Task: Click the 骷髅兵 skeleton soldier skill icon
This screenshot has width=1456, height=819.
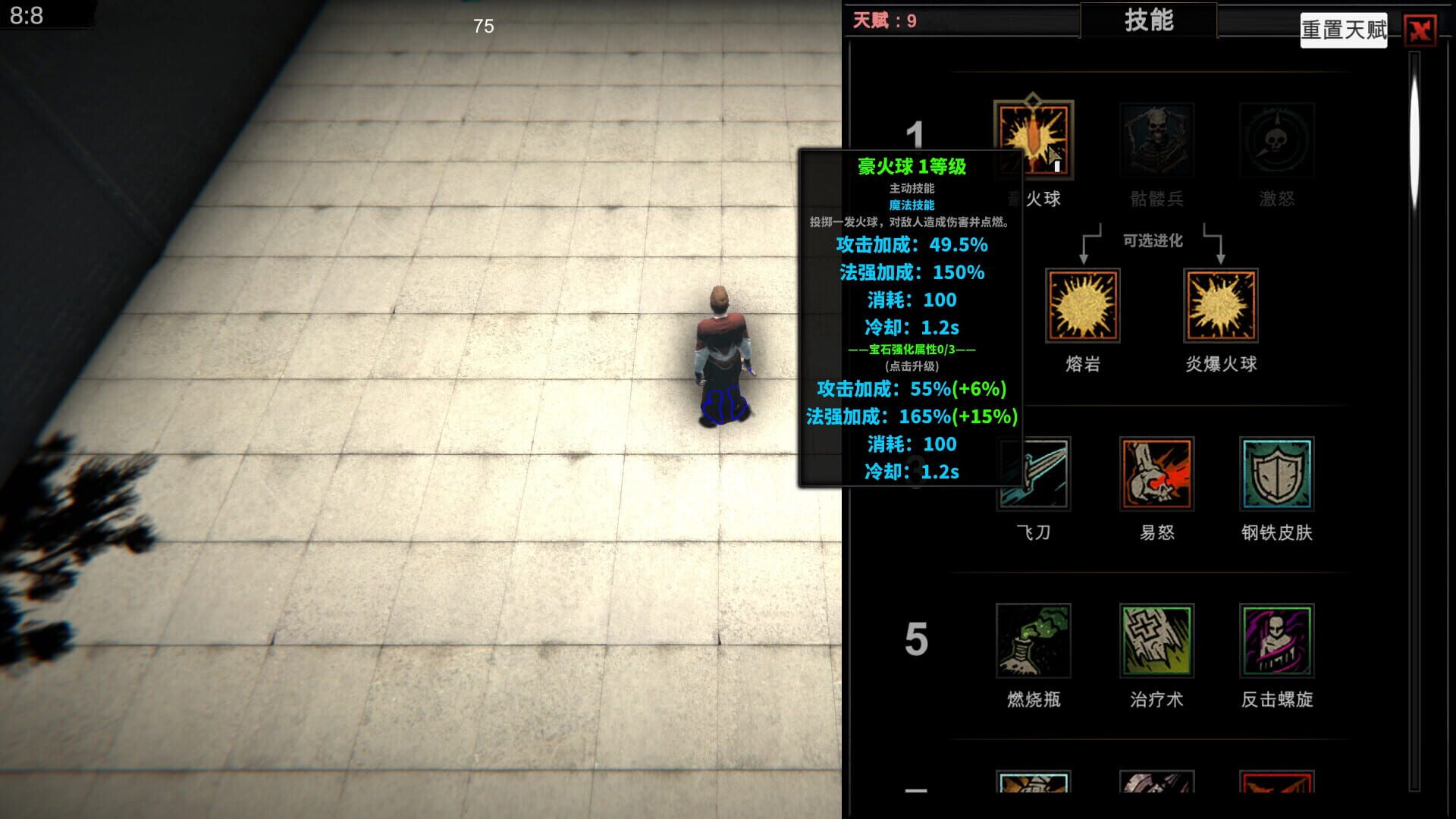Action: (1156, 140)
